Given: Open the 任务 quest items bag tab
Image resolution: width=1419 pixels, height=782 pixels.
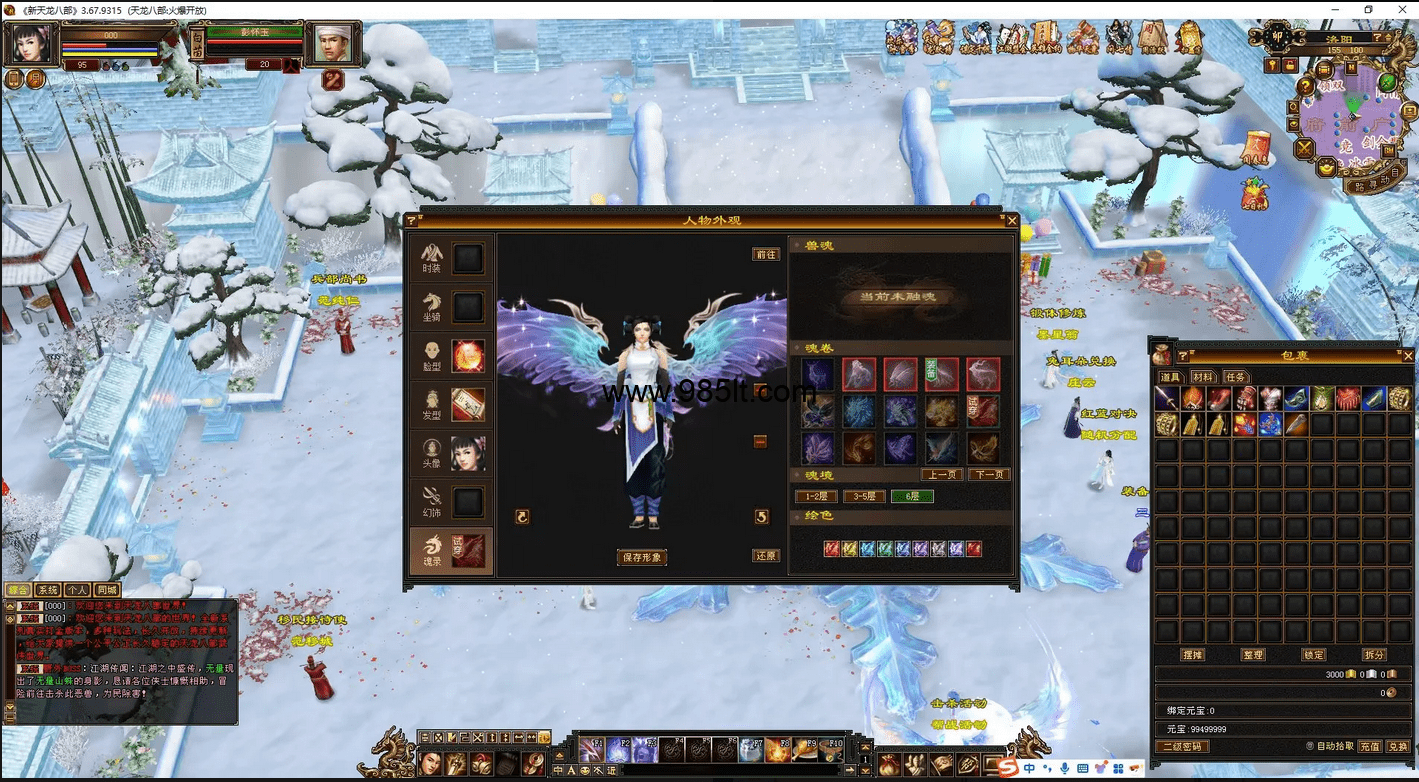Looking at the screenshot, I should pyautogui.click(x=1236, y=377).
